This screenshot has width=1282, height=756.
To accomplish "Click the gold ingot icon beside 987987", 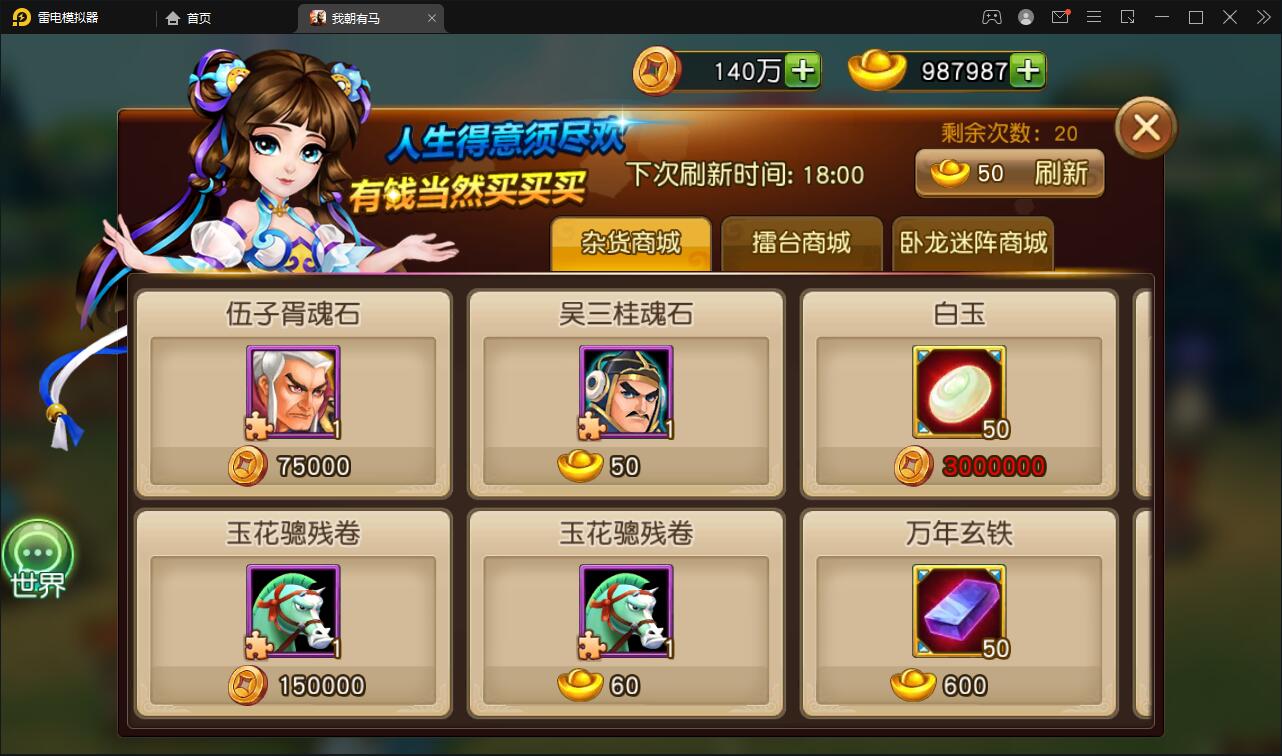I will (x=877, y=70).
